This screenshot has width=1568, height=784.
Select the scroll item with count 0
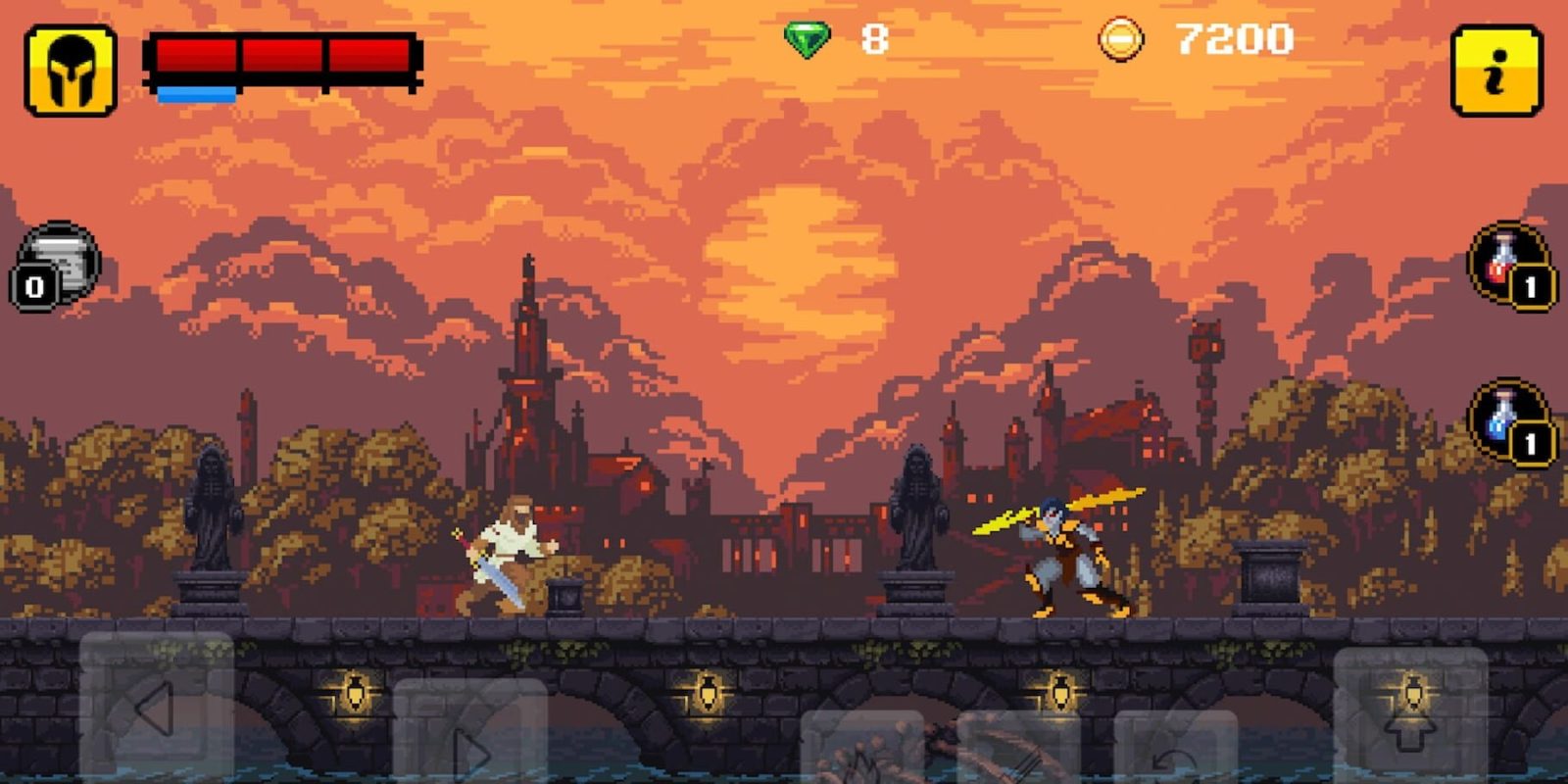[57, 265]
